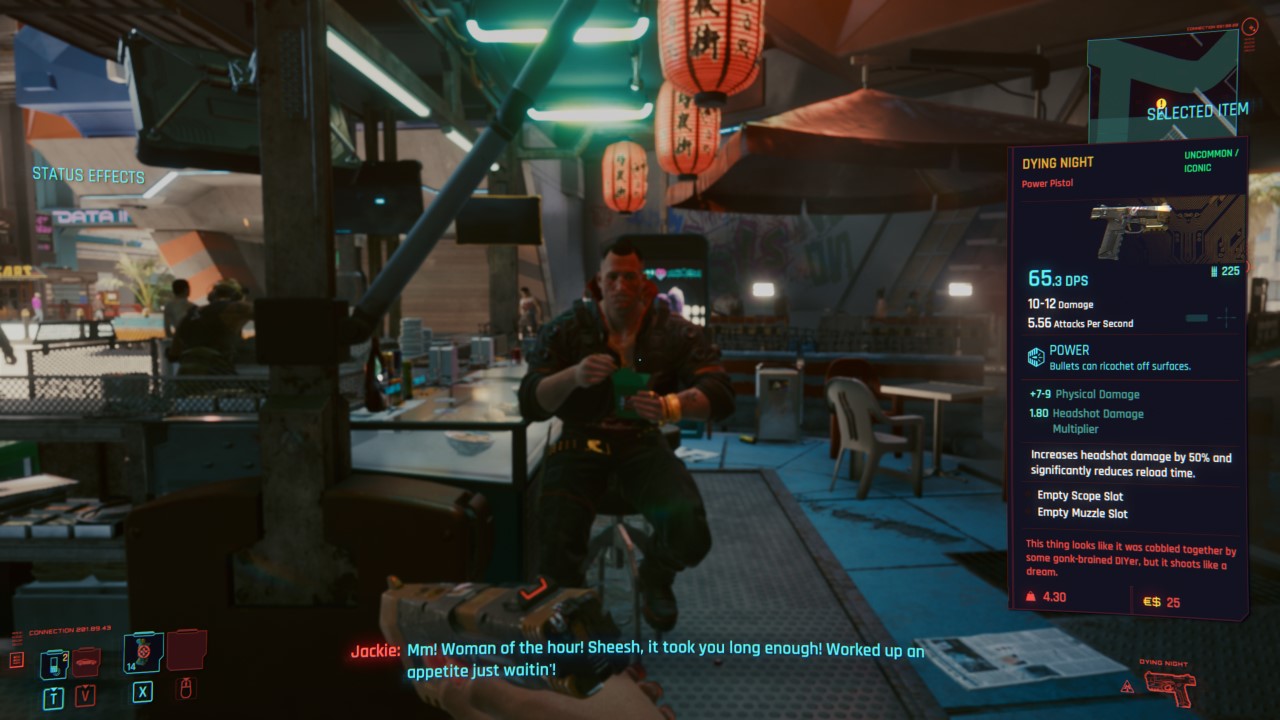The height and width of the screenshot is (720, 1280).
Task: Toggle the X key prompt for quest items
Action: 142,693
